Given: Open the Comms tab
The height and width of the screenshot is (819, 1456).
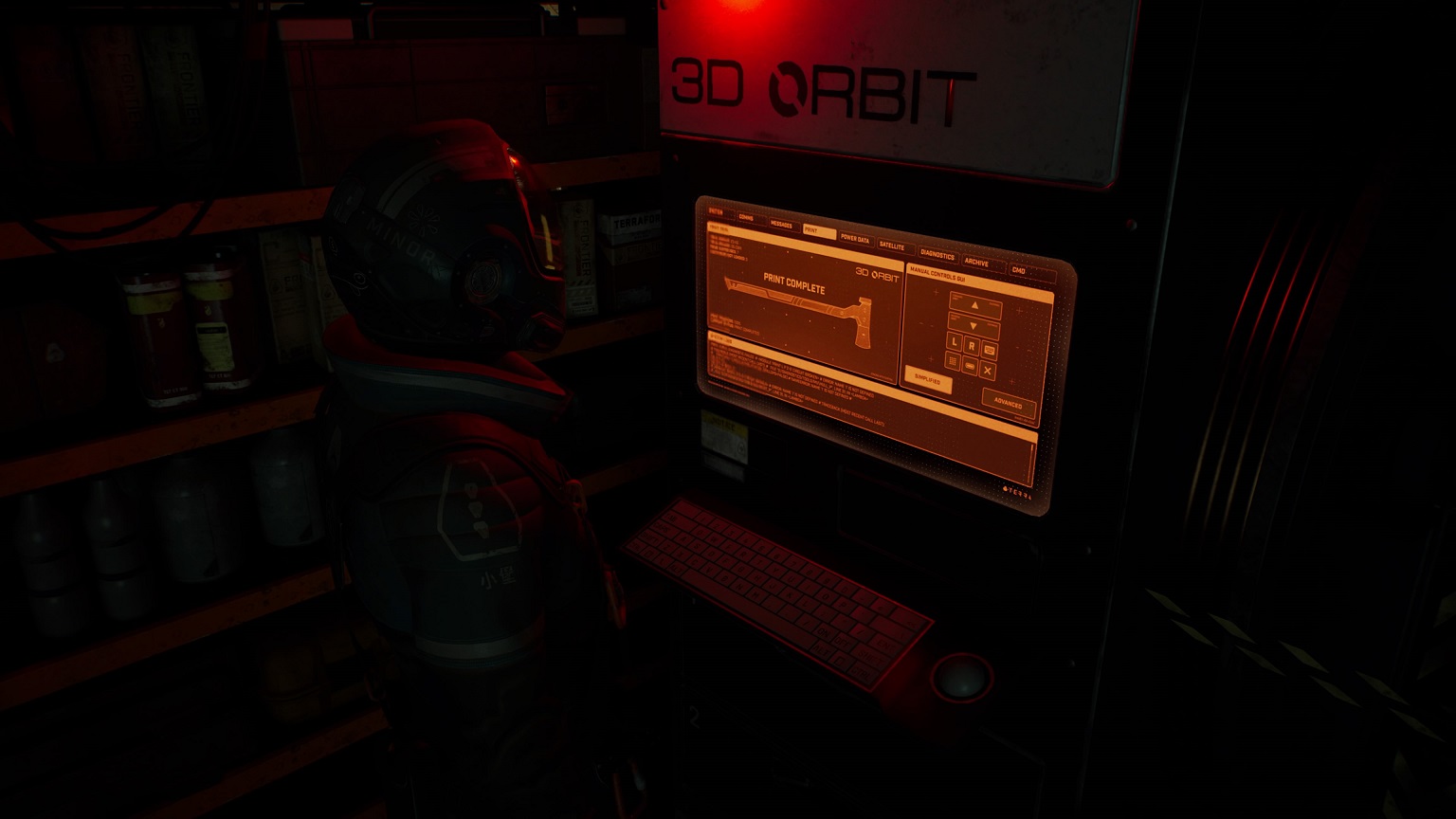Looking at the screenshot, I should point(746,218).
